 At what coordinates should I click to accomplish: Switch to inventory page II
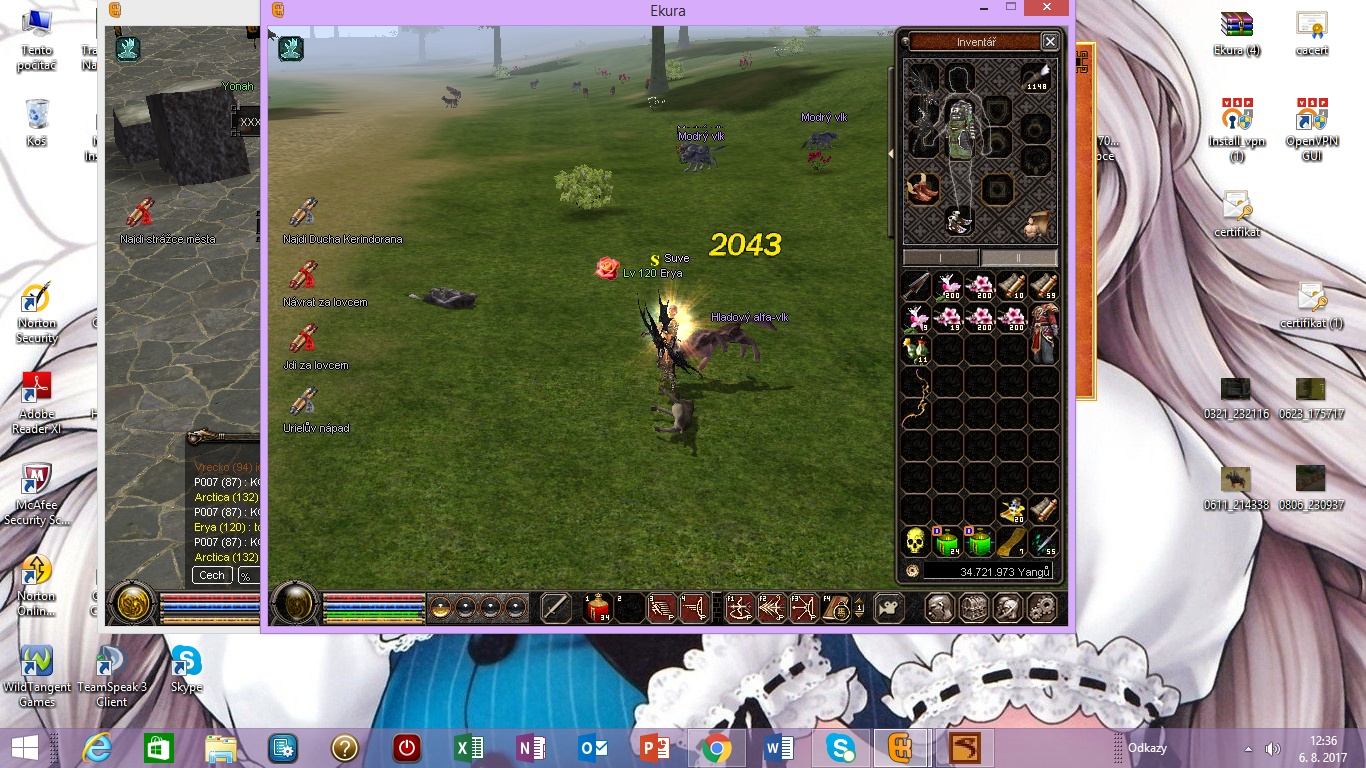[x=1019, y=258]
